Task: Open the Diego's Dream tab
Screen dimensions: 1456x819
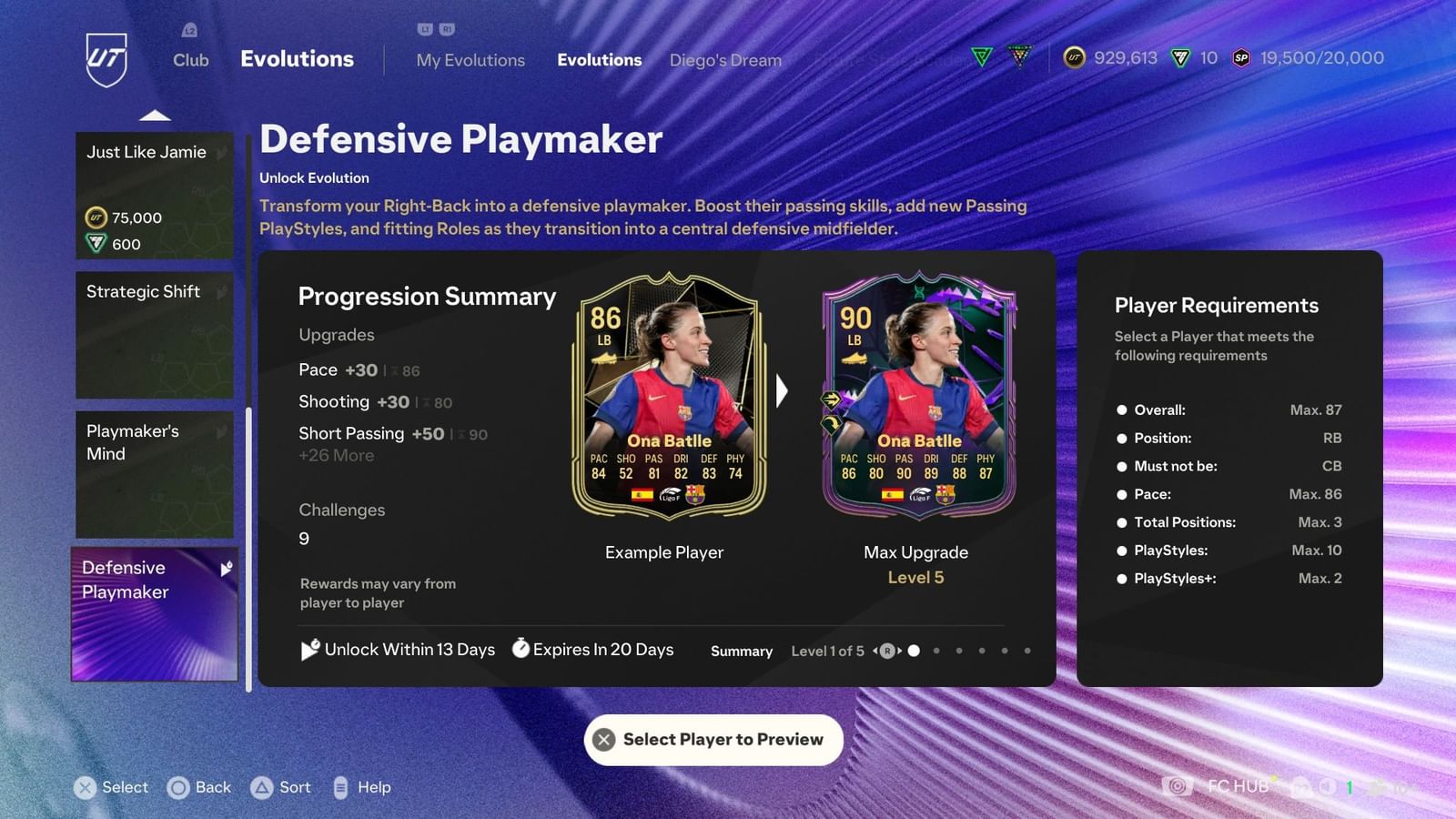Action: (x=725, y=59)
